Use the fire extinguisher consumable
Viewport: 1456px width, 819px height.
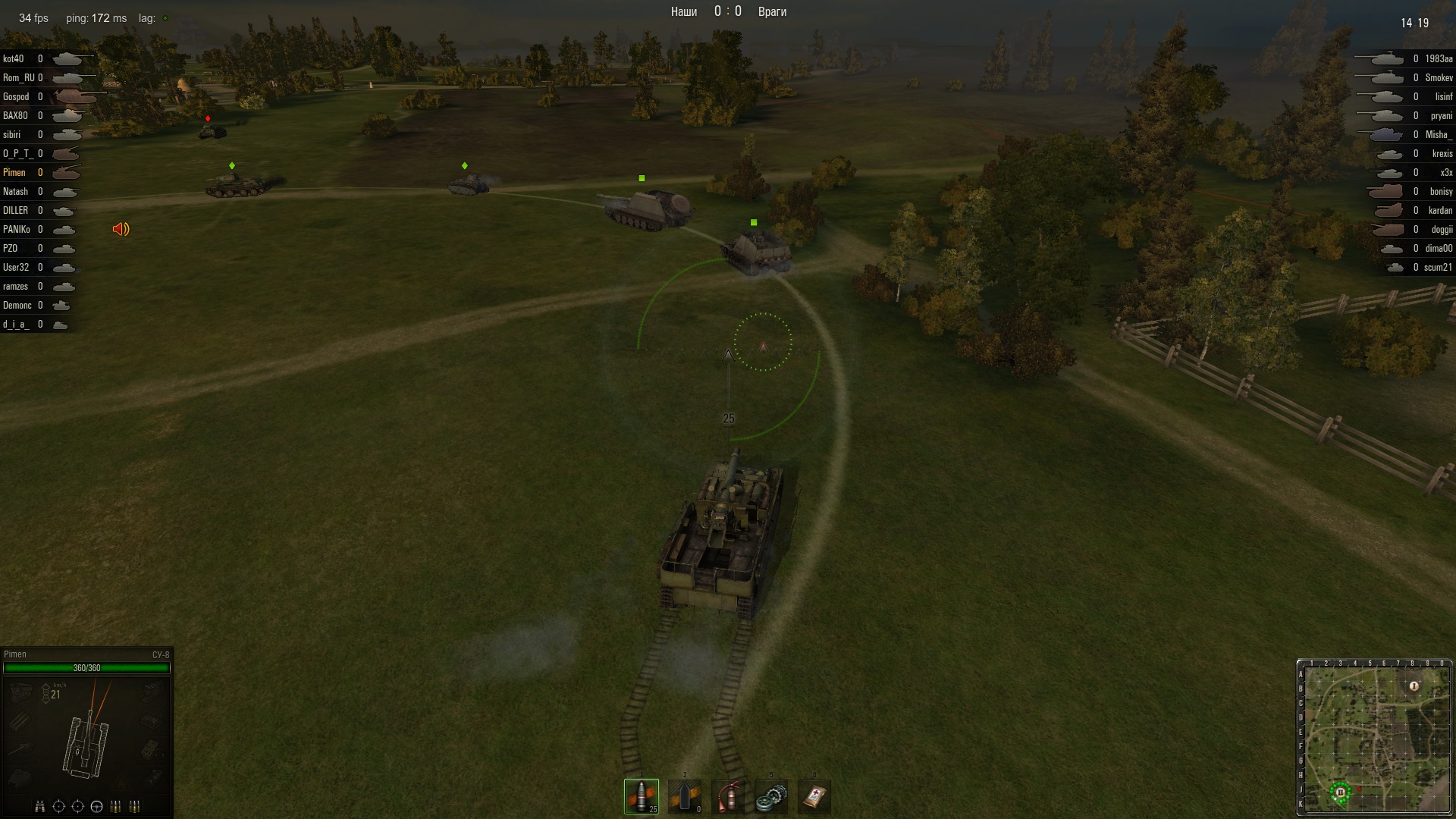point(728,796)
